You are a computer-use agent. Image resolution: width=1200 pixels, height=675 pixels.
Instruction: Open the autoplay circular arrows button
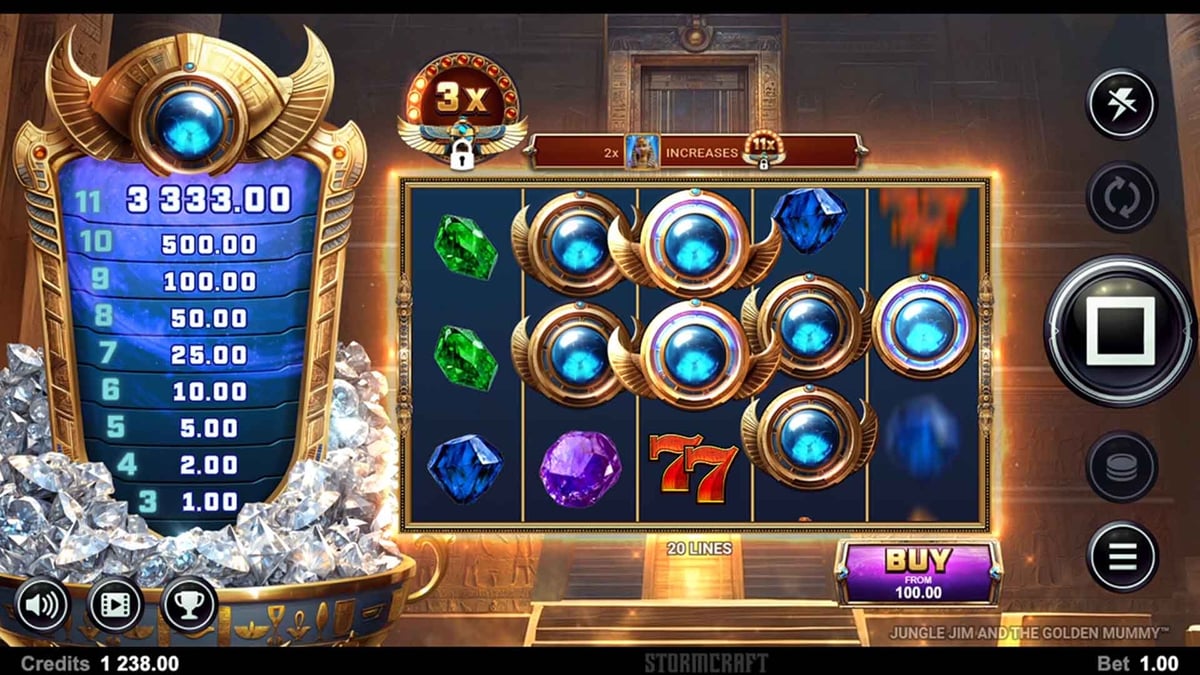pyautogui.click(x=1121, y=197)
